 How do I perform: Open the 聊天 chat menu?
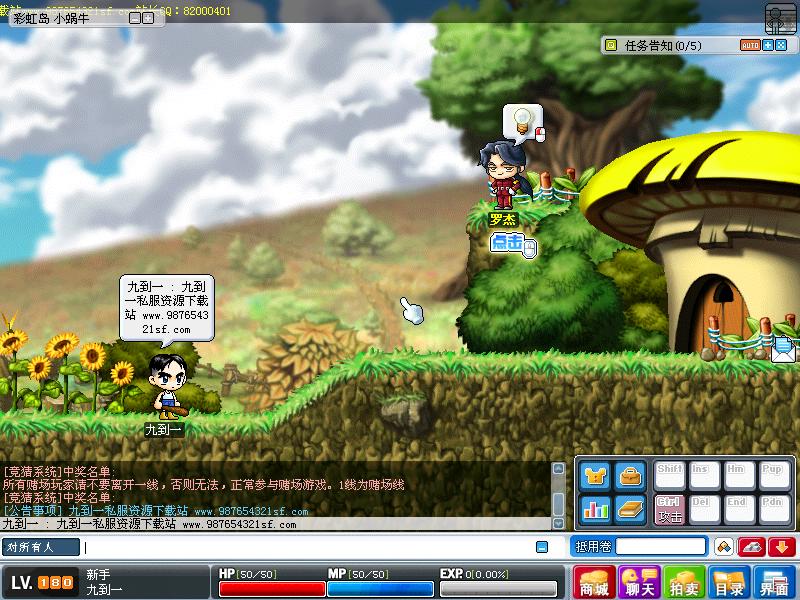coord(639,582)
